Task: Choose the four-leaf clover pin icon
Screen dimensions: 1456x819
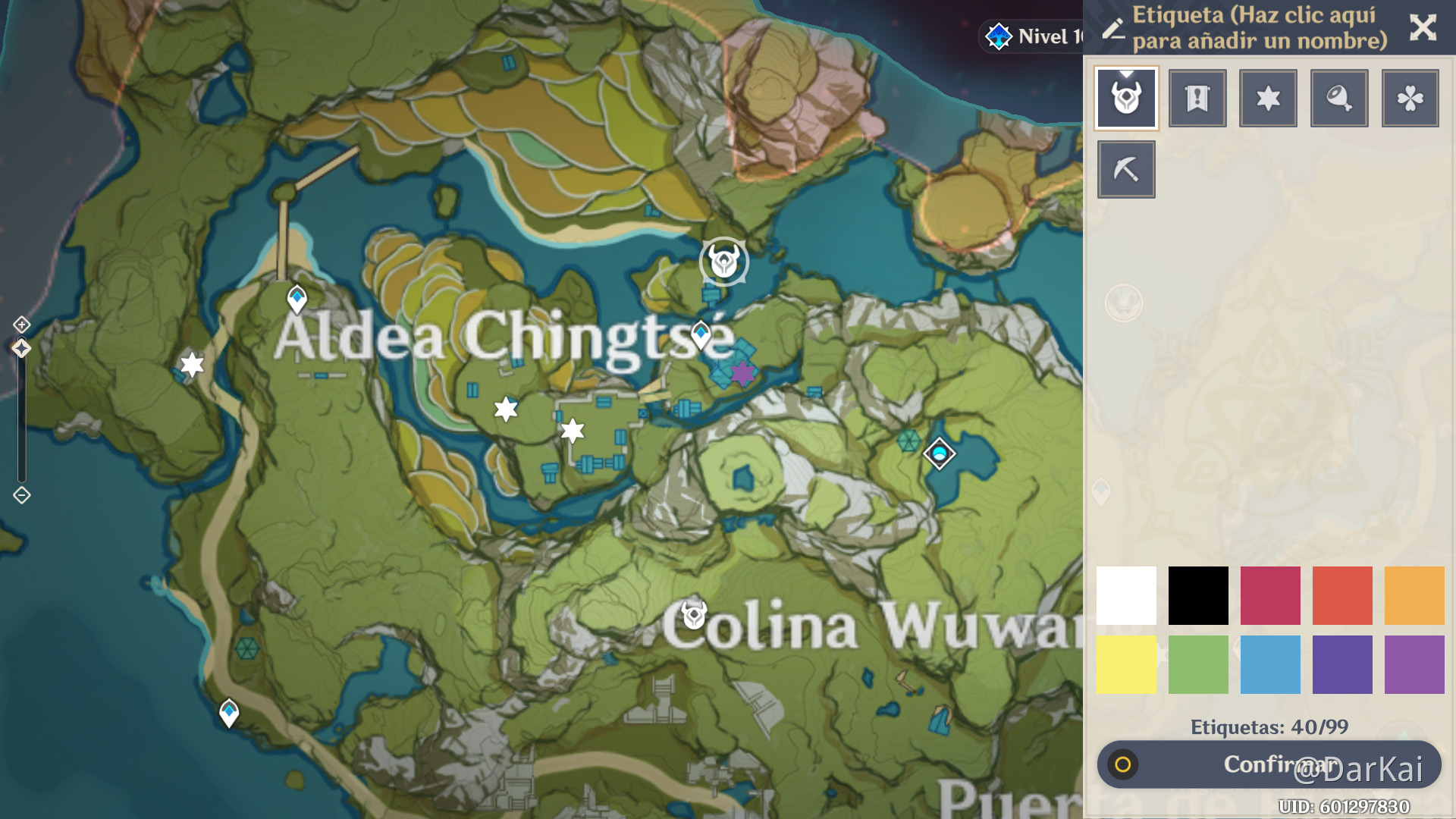Action: [1410, 98]
